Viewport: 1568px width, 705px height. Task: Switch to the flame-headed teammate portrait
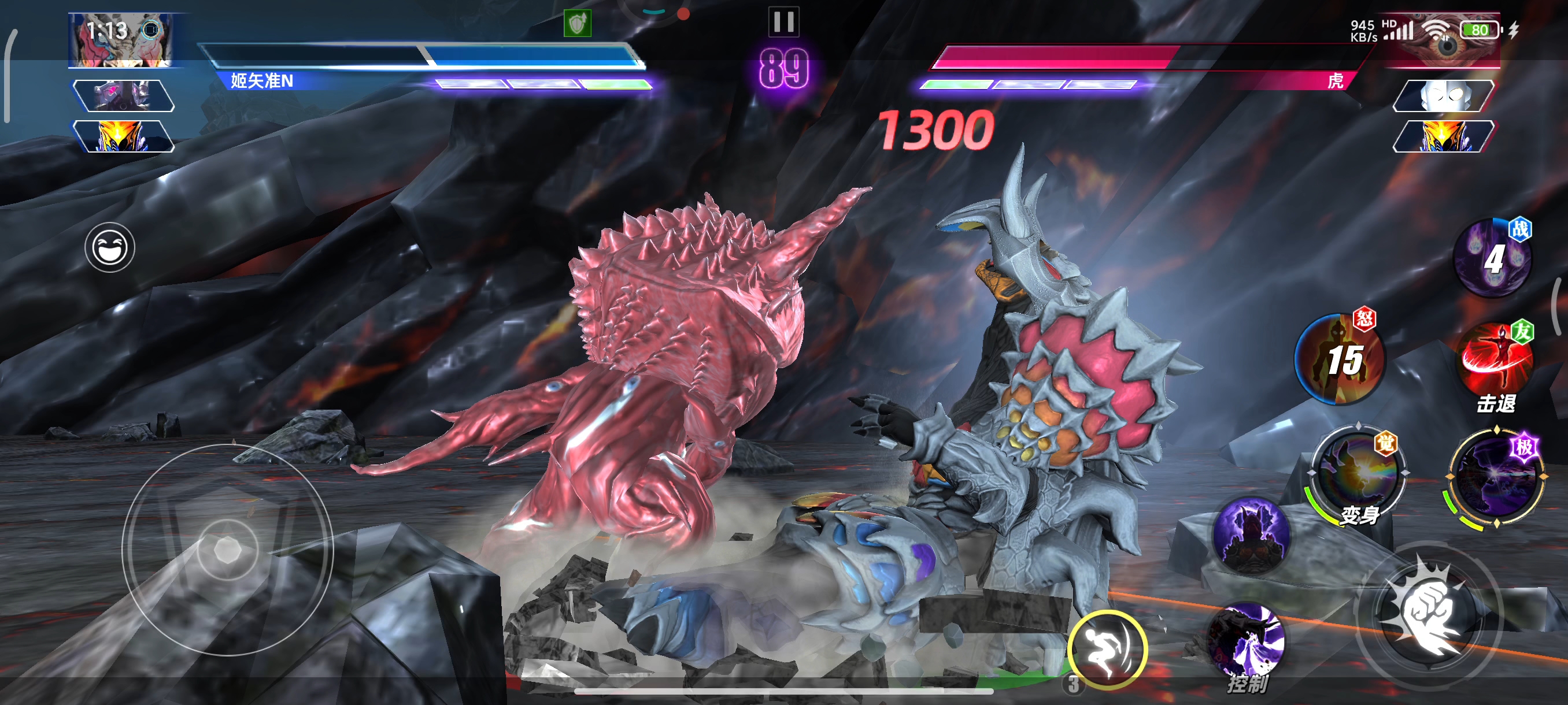click(x=124, y=136)
